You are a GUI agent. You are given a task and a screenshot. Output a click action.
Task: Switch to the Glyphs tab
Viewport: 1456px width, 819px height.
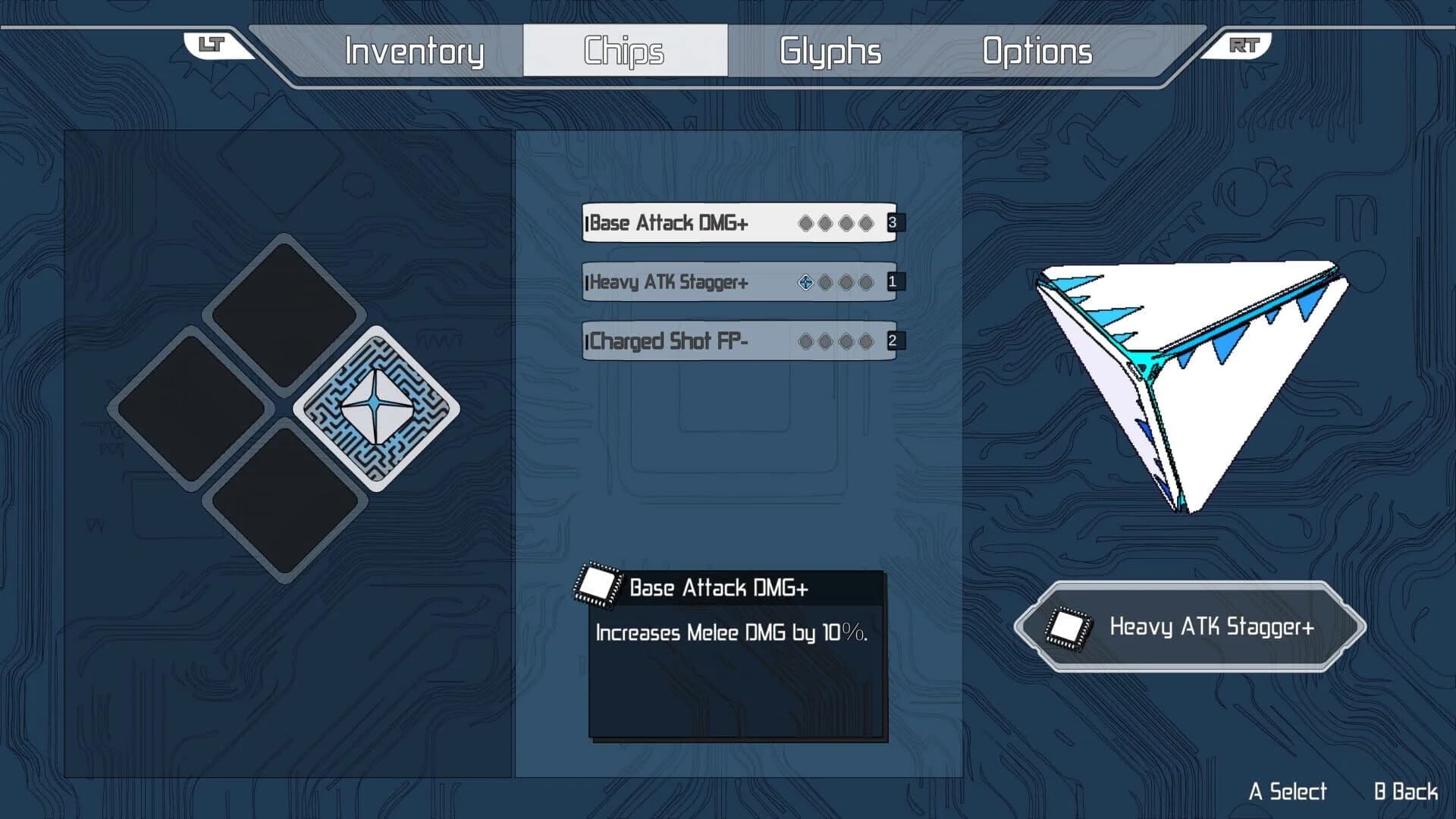pos(830,51)
